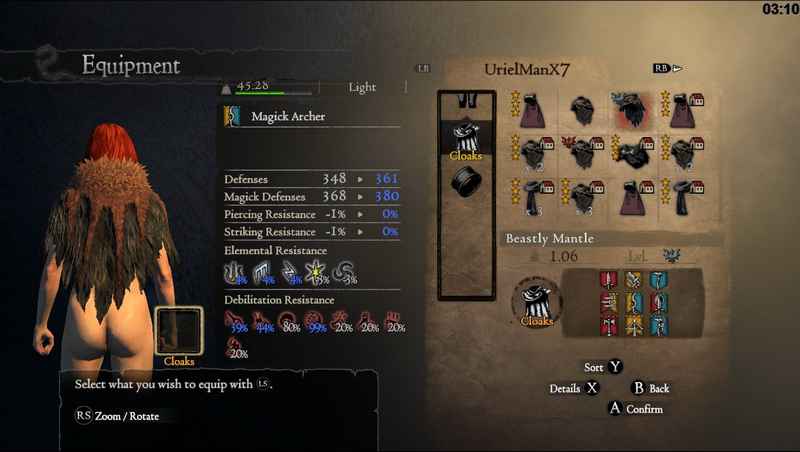The image size is (800, 452).
Task: Switch to the ring category below Cloaks
Action: 464,181
